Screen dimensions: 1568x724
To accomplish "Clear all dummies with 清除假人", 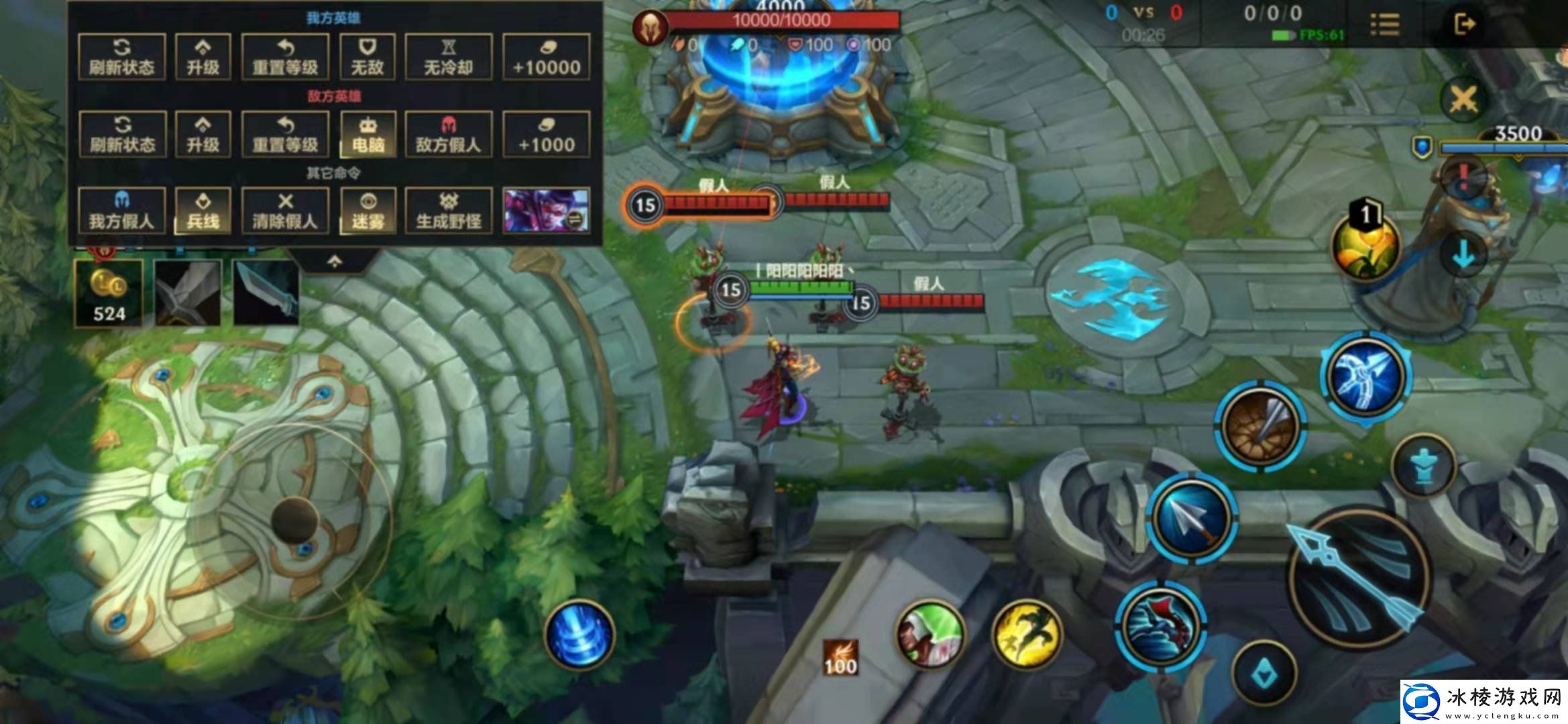I will [285, 211].
